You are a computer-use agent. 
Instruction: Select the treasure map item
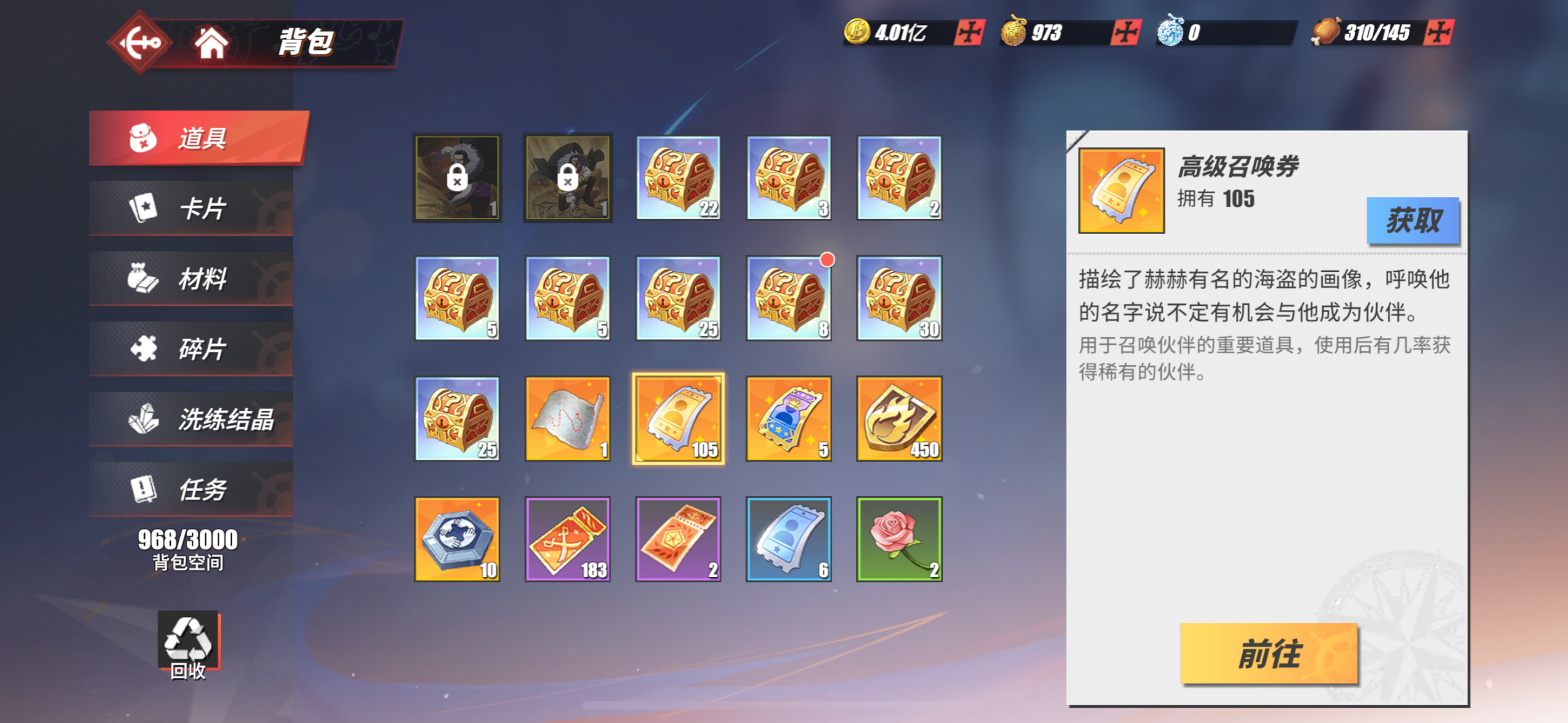tap(568, 419)
